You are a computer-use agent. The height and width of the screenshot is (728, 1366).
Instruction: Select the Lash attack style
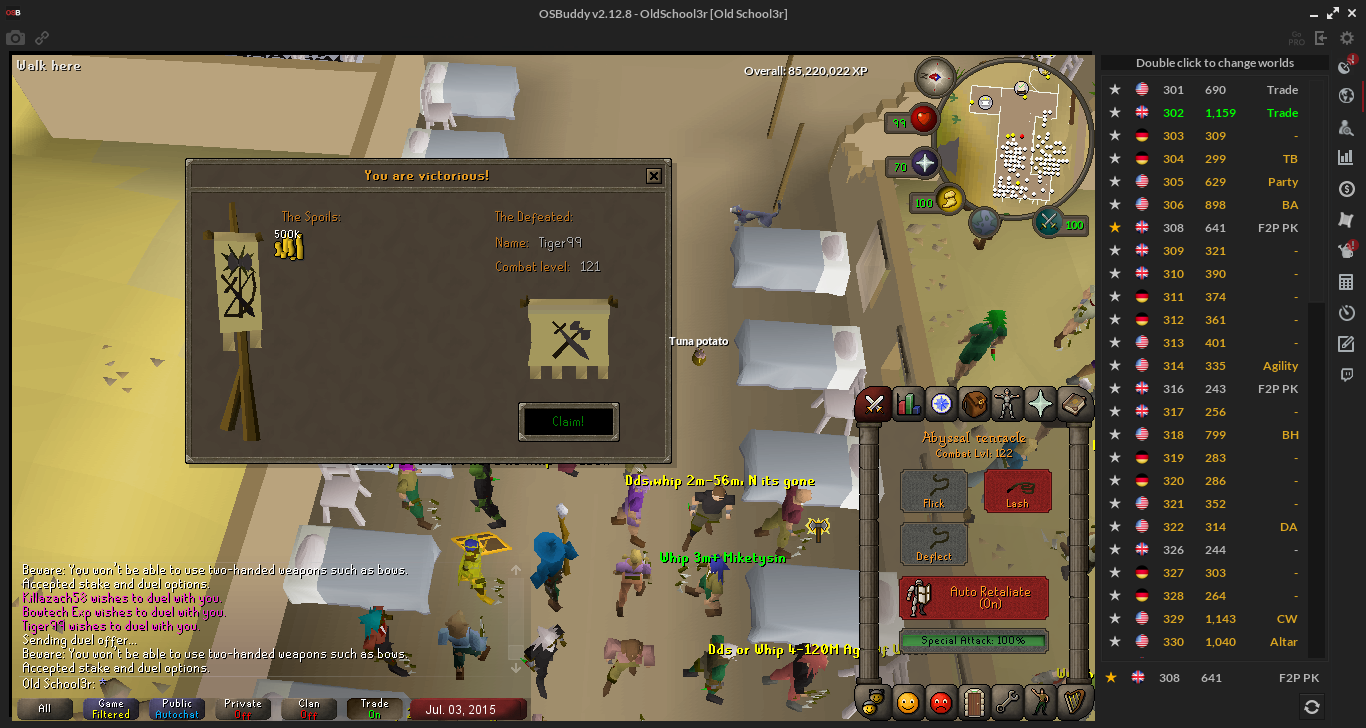point(1017,491)
